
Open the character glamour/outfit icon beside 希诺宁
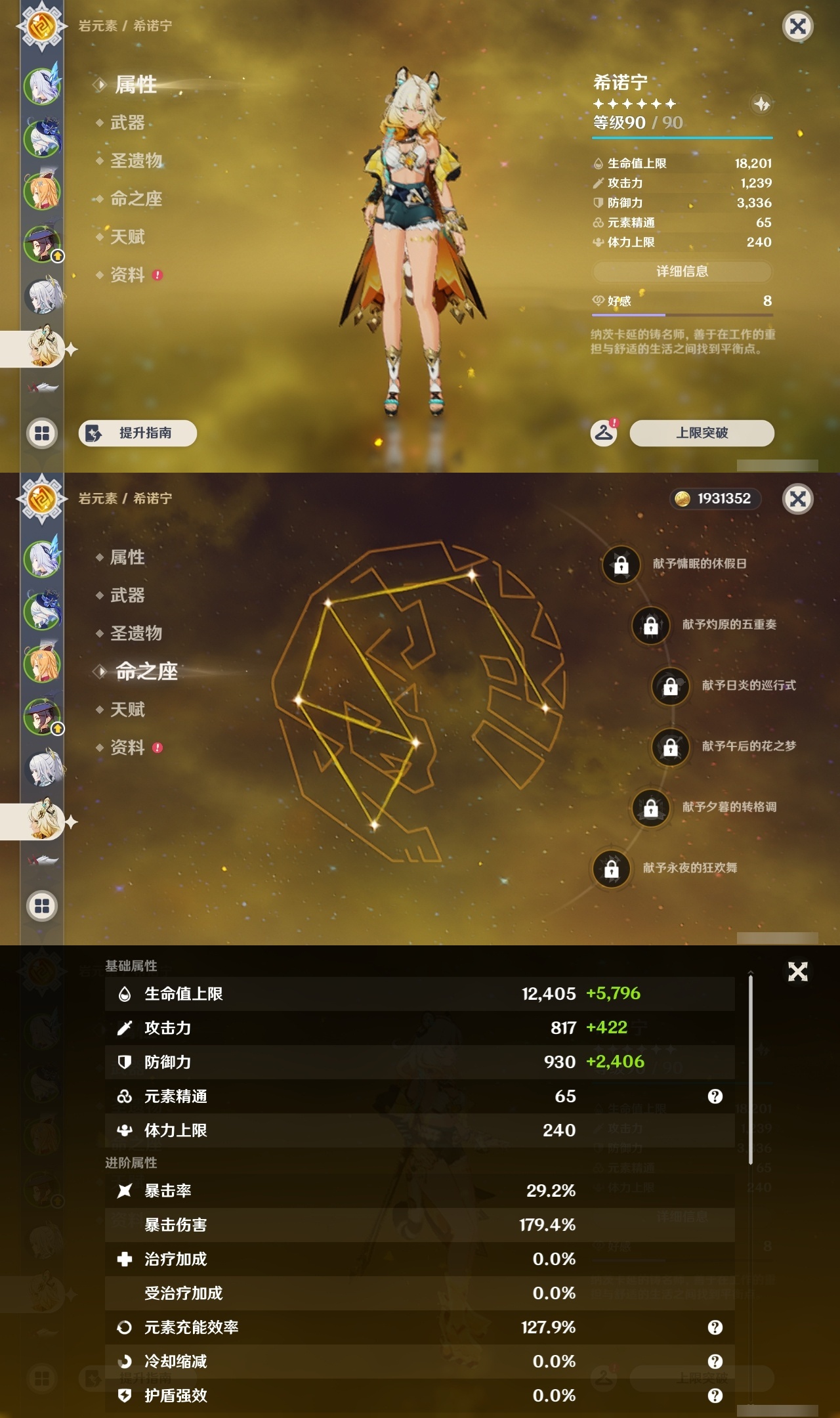(760, 102)
